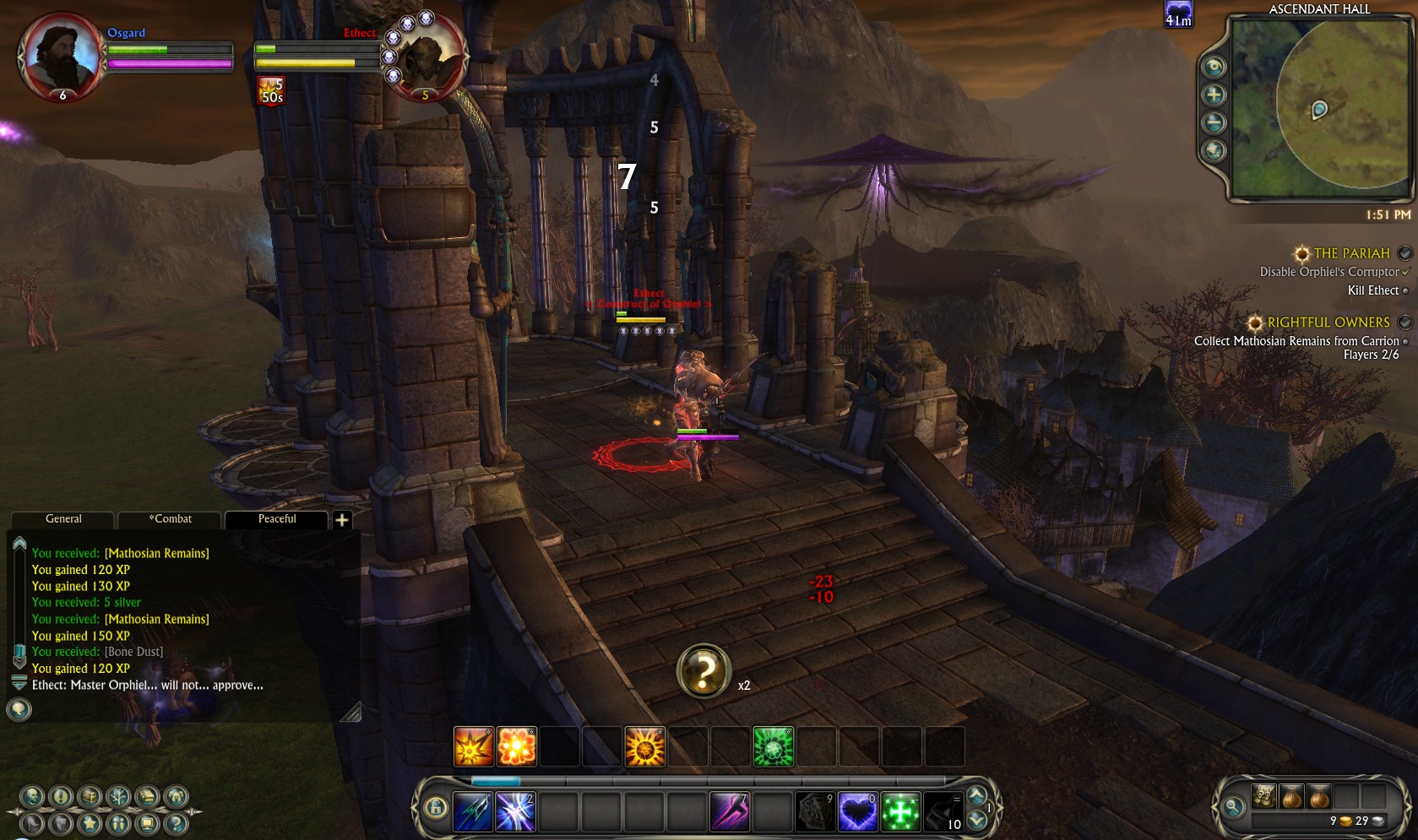Click the question mark loot notification

704,671
